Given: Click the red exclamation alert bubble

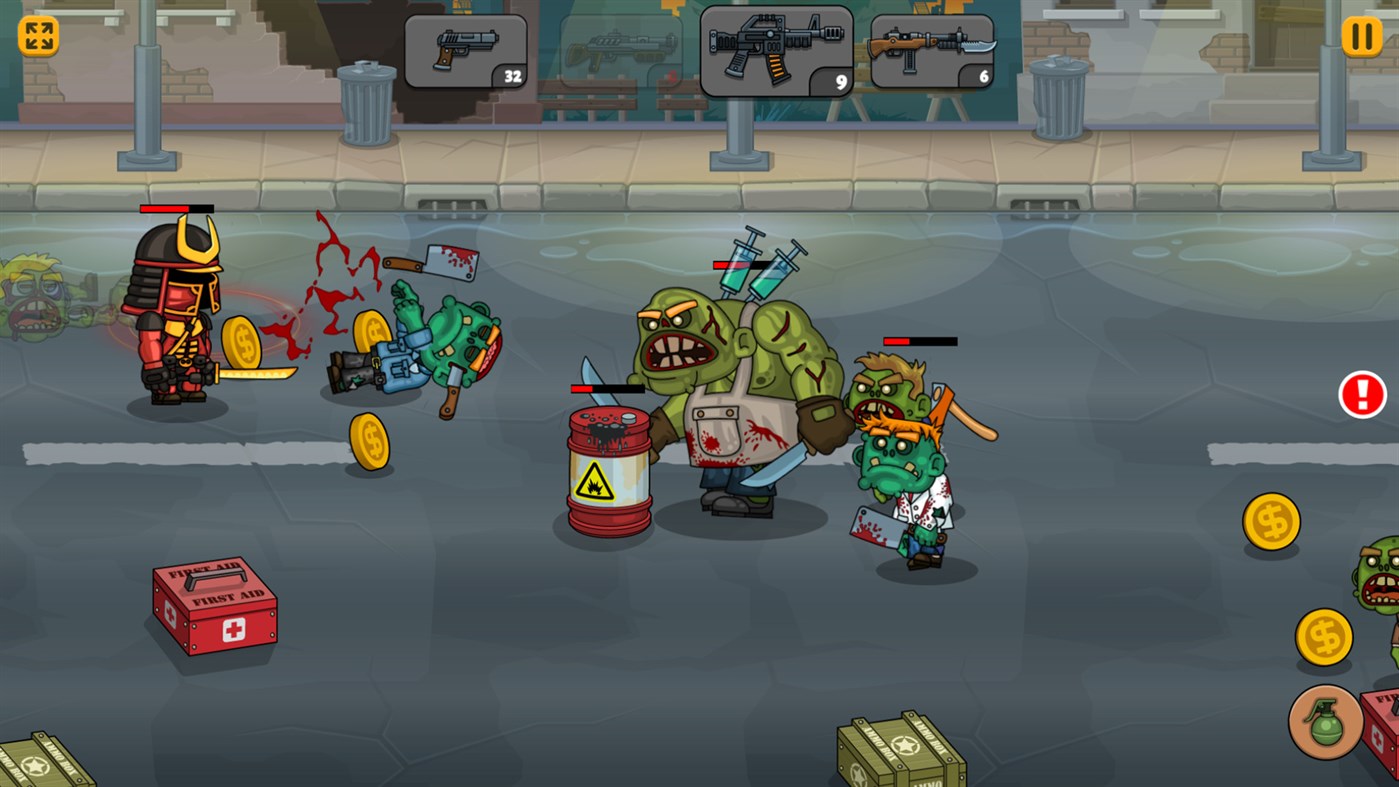Looking at the screenshot, I should 1361,394.
